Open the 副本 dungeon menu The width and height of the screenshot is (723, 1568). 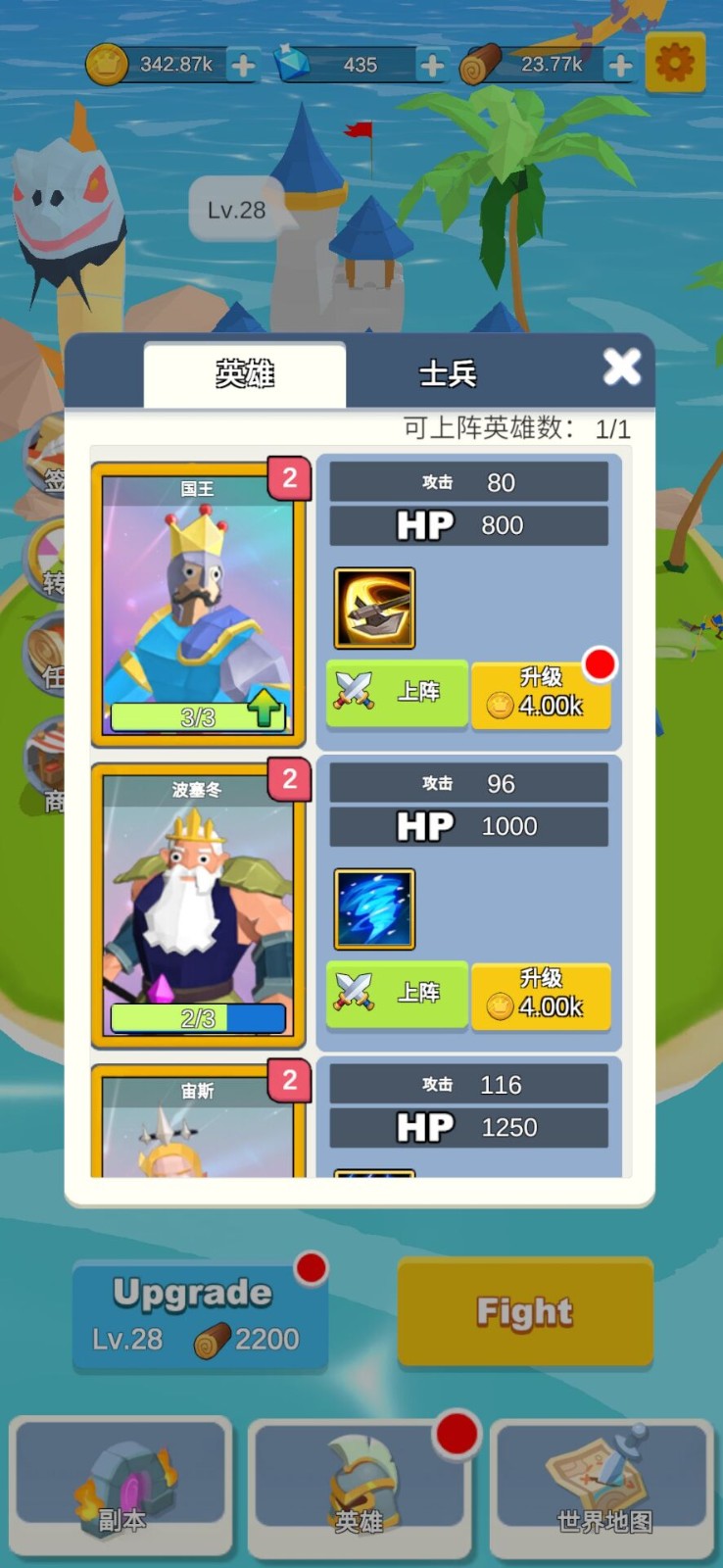click(121, 1486)
